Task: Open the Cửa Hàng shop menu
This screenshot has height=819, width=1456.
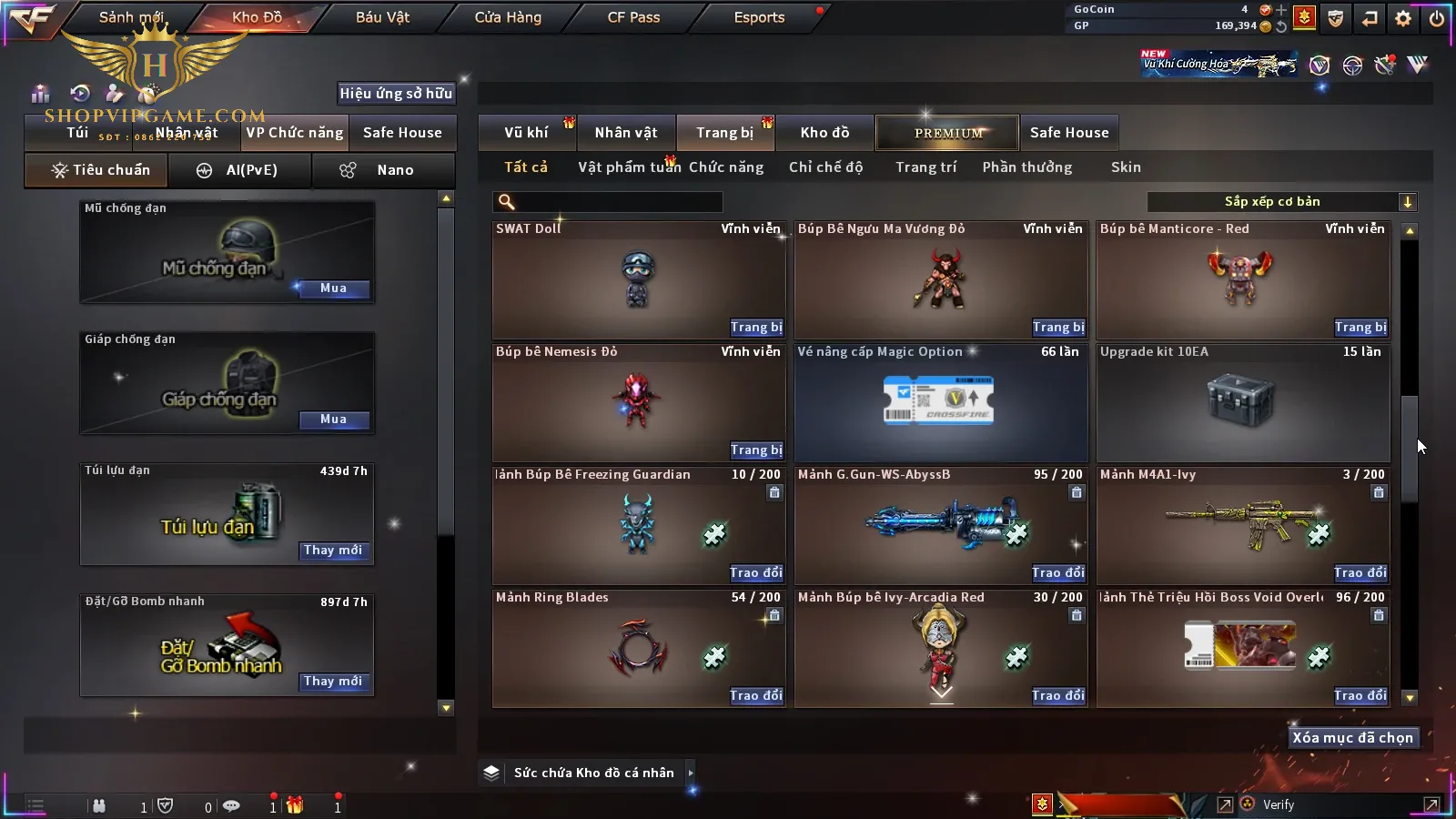Action: point(508,17)
